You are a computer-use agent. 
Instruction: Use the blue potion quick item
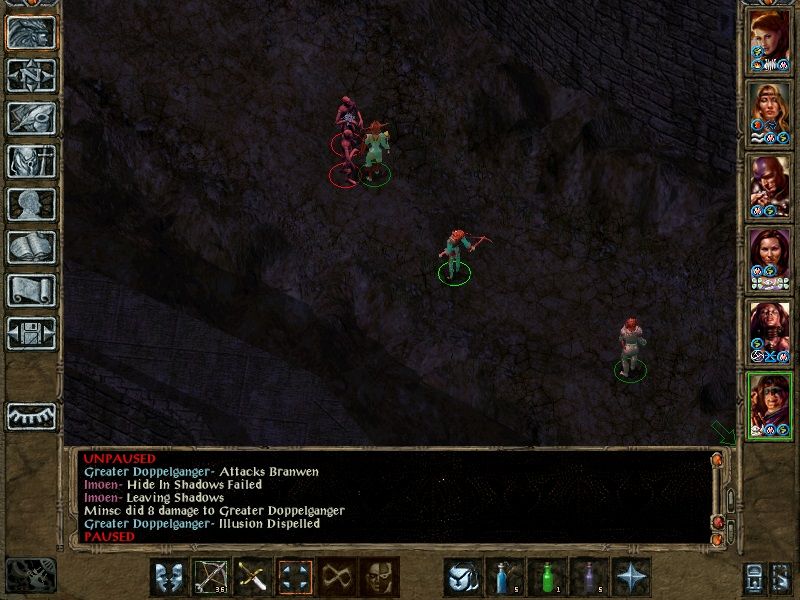(504, 577)
